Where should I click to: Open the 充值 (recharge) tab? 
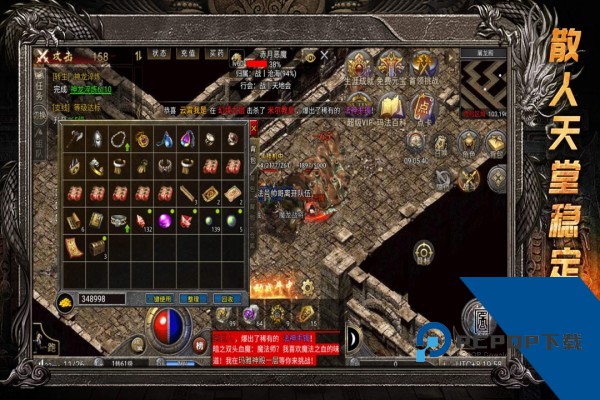[188, 52]
